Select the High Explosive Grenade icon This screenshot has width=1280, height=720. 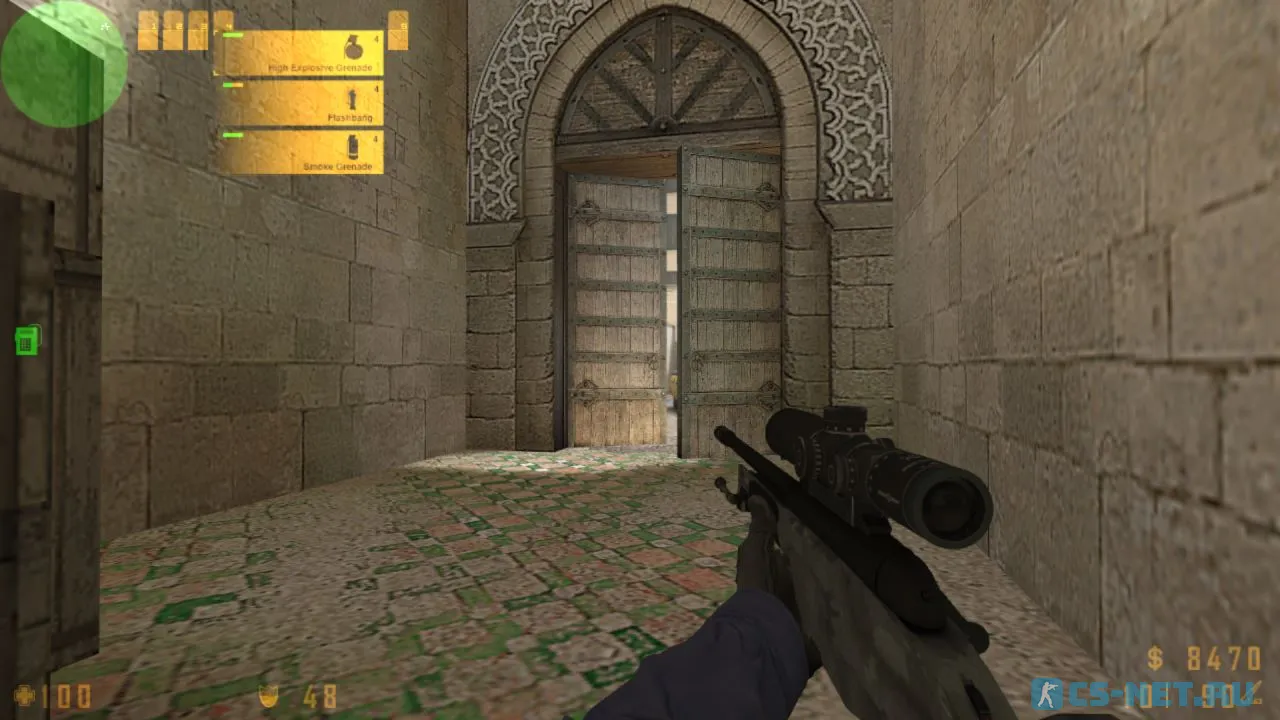(x=354, y=47)
